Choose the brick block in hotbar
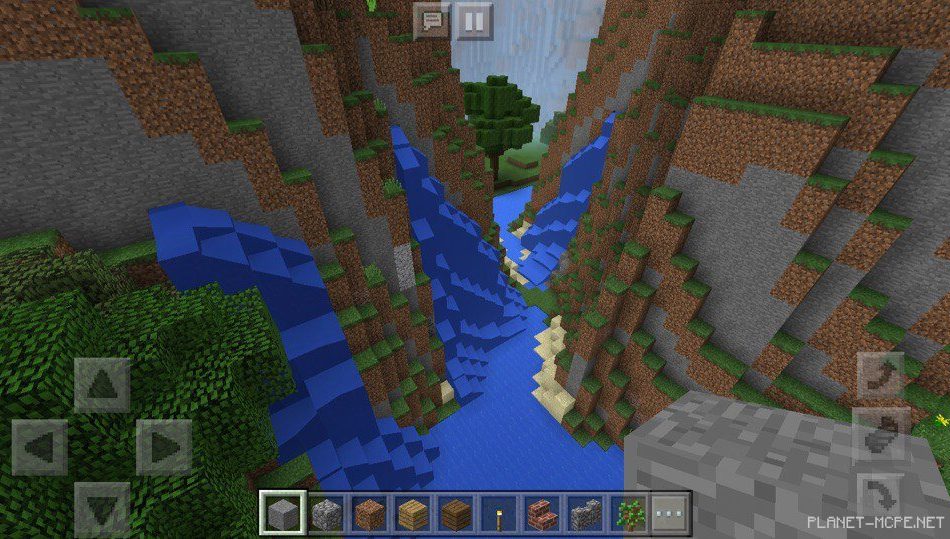The image size is (950, 539). pos(368,513)
